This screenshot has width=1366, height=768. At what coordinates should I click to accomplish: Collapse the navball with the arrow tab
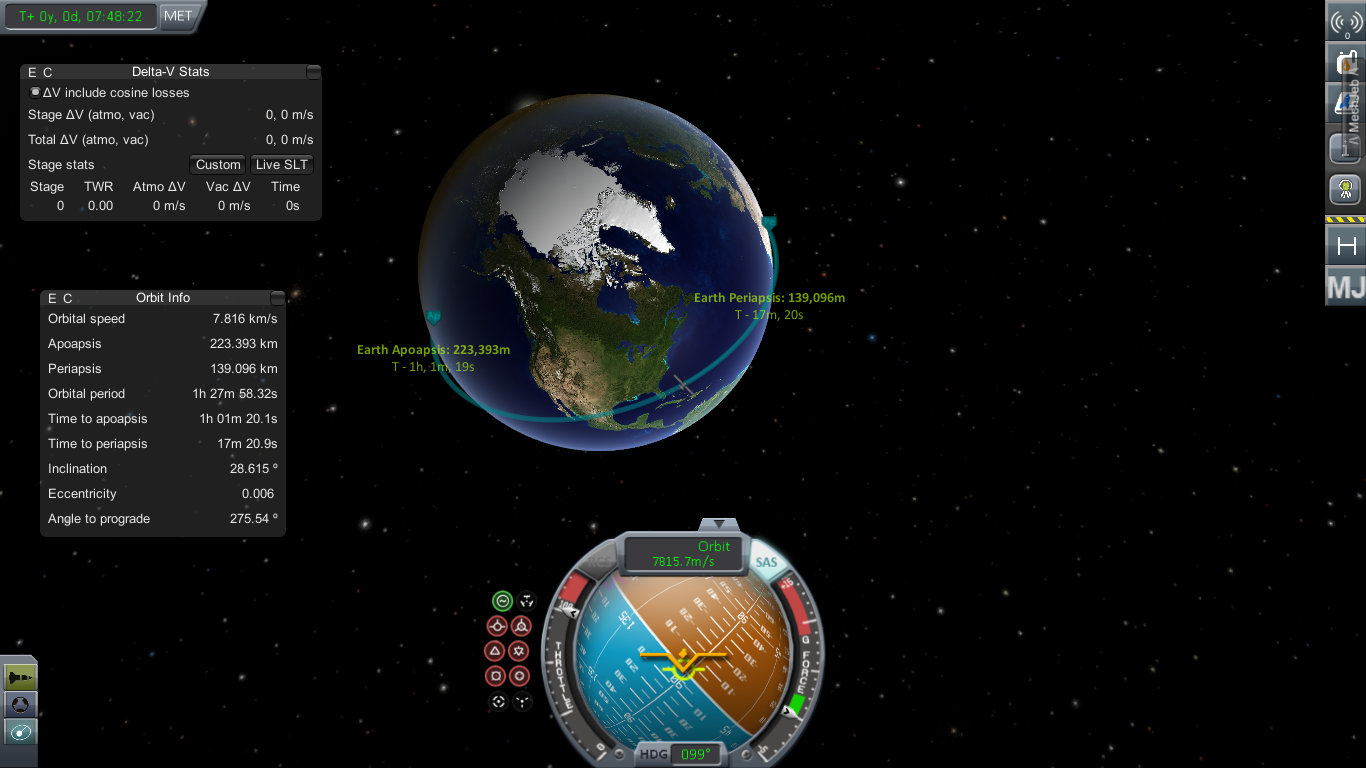[718, 525]
